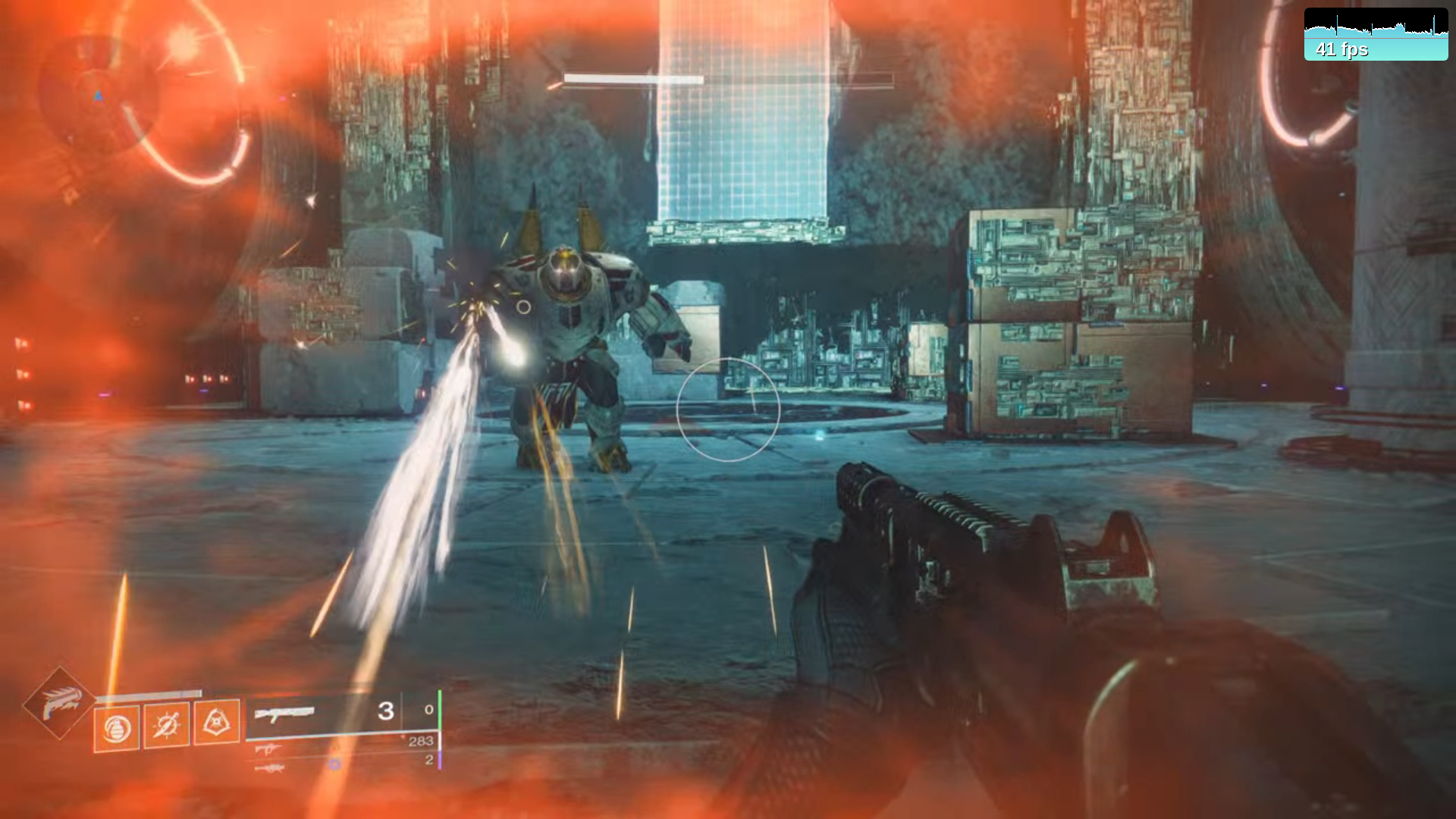1456x819 pixels.
Task: Select the grenade ability icon
Action: (117, 727)
